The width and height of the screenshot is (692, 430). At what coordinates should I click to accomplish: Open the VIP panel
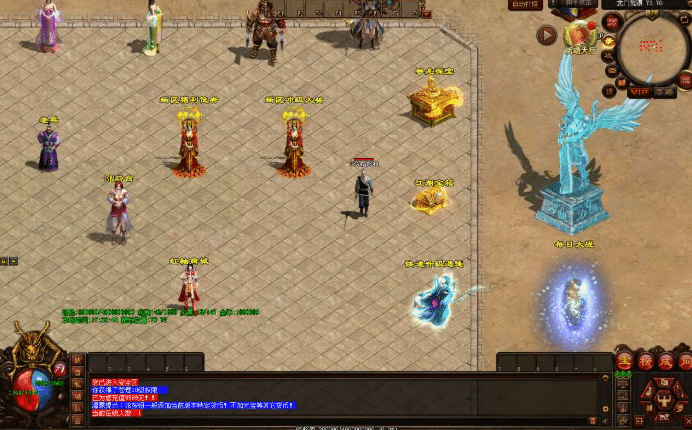coord(638,92)
